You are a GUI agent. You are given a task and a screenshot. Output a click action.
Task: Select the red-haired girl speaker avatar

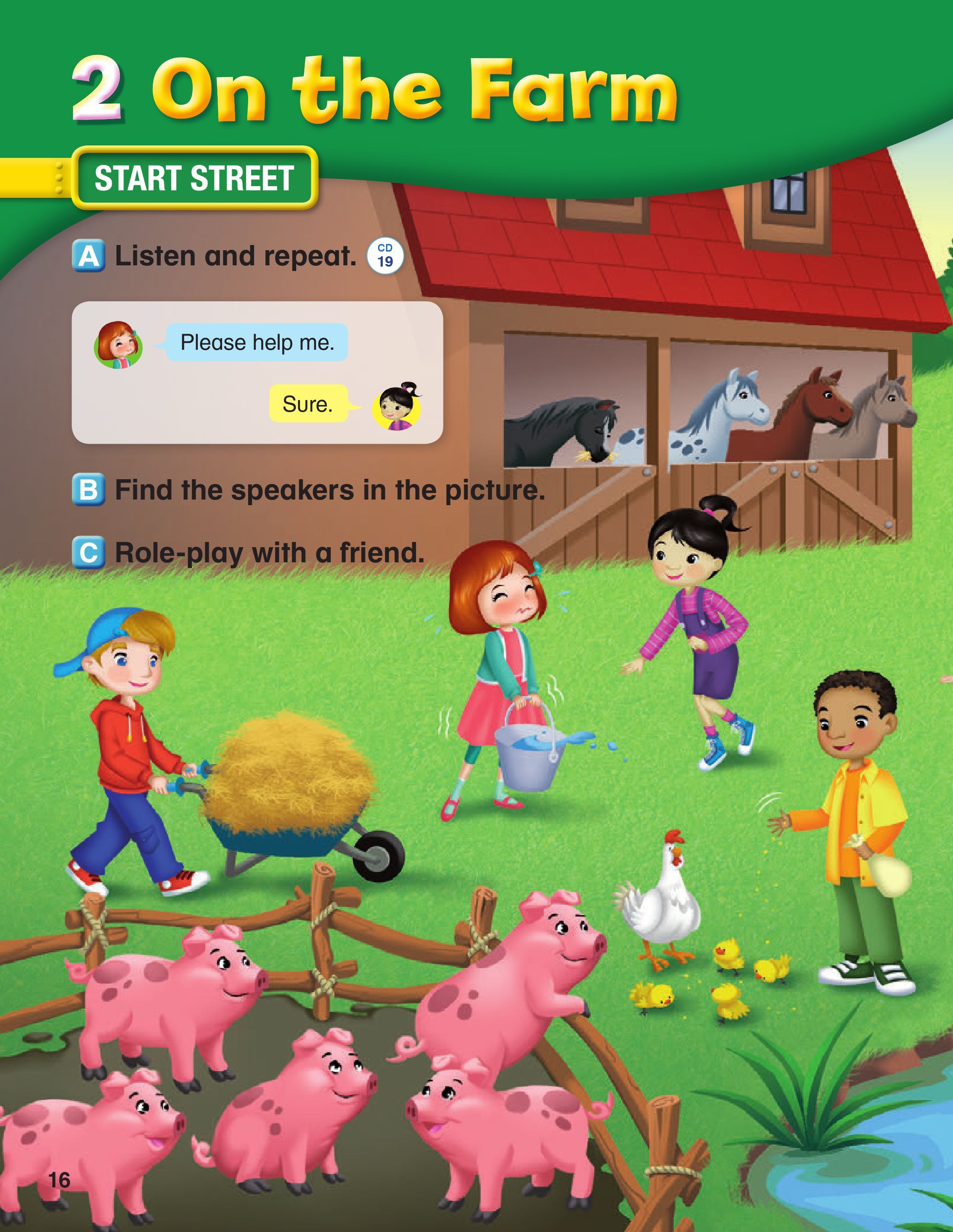point(118,345)
